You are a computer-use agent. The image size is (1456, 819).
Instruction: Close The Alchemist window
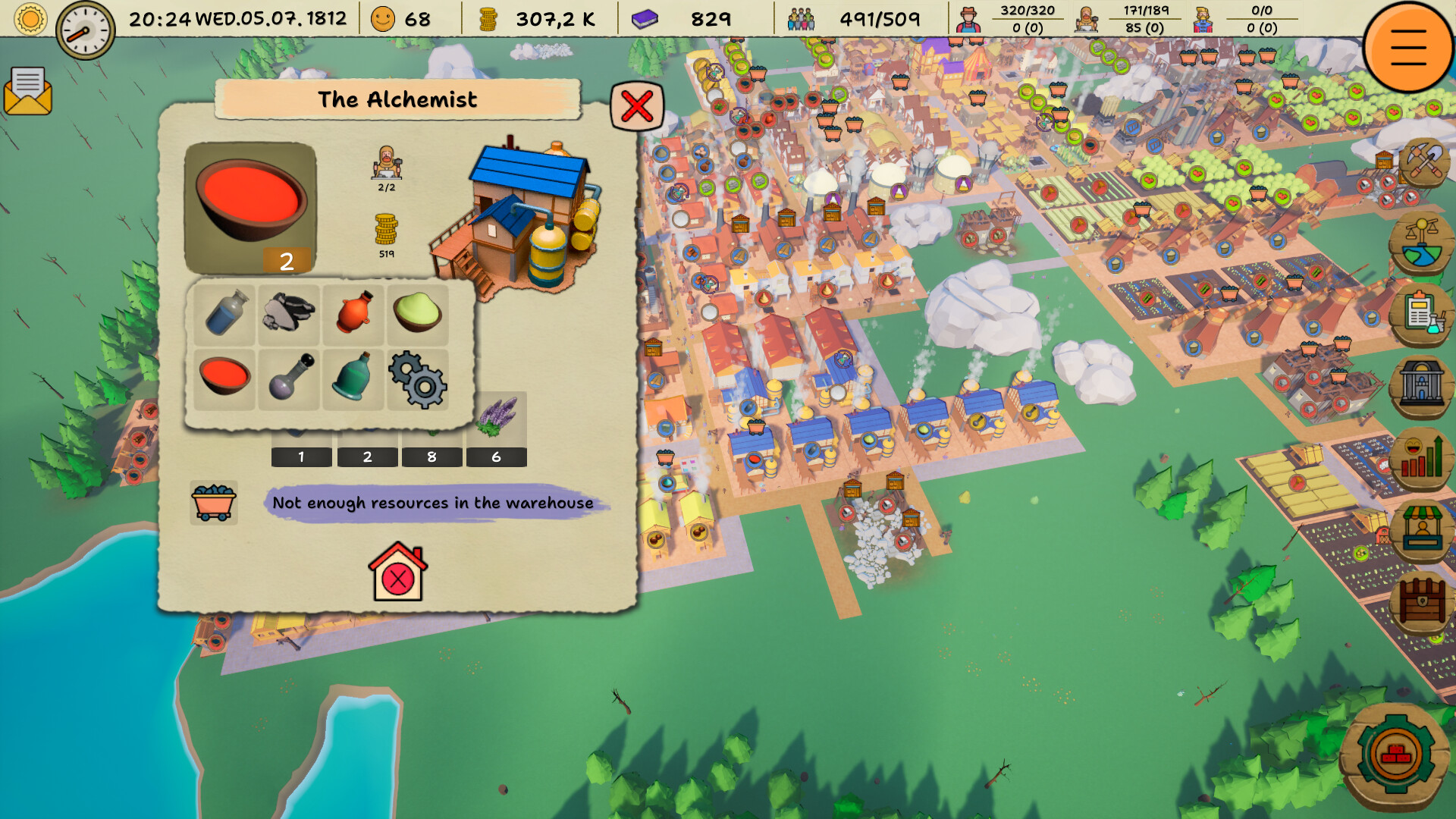point(636,106)
